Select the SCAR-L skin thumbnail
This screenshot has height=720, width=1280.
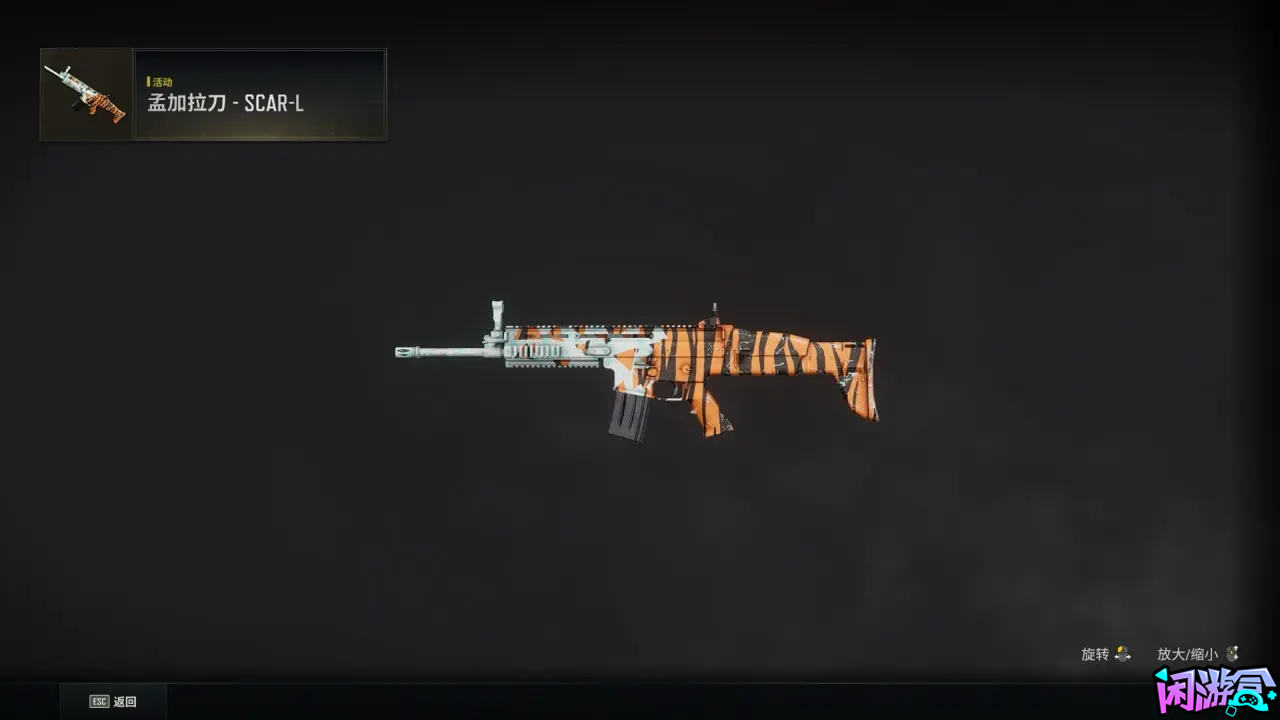click(x=85, y=94)
